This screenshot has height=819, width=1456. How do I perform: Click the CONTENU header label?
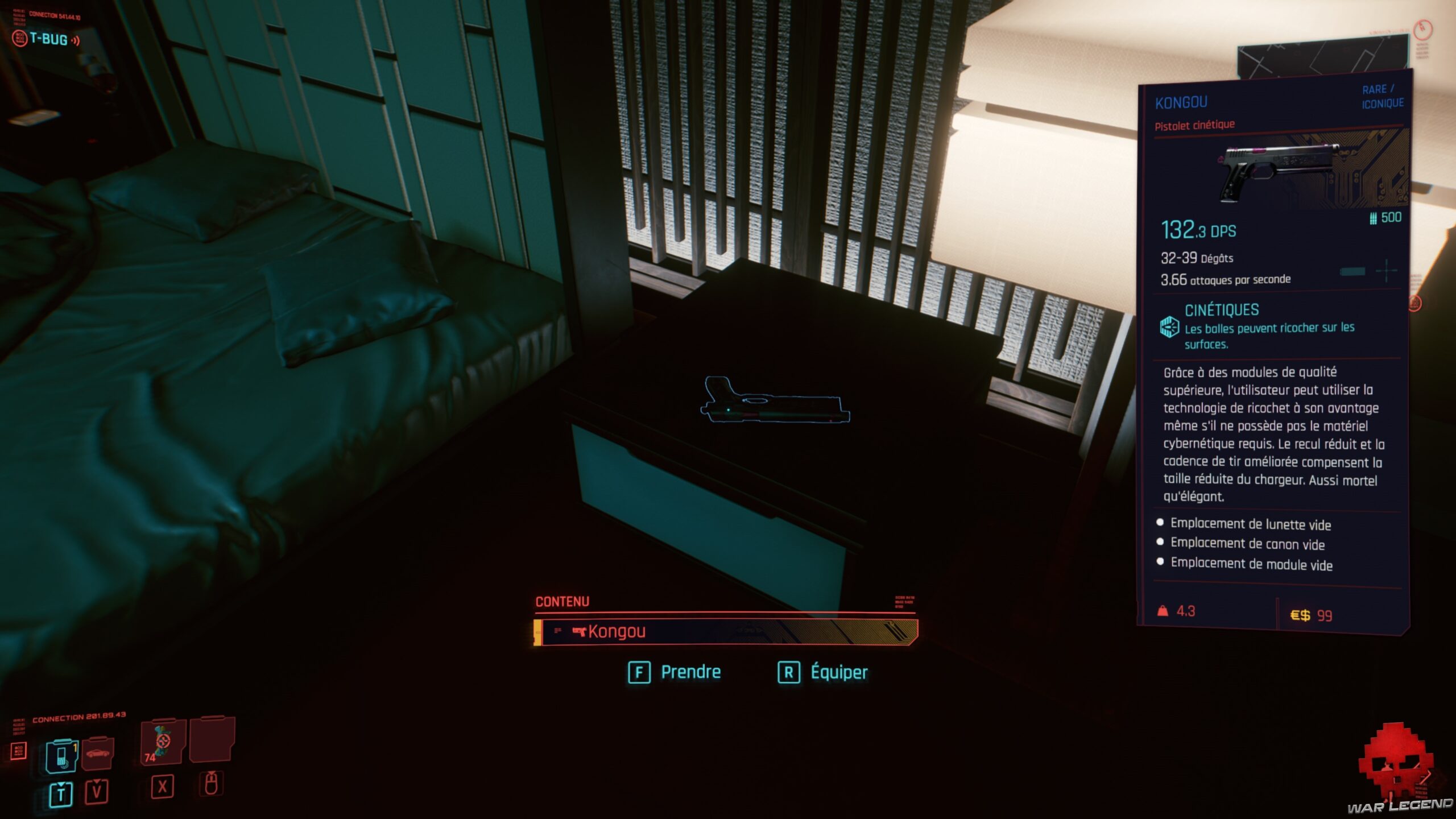(x=561, y=601)
